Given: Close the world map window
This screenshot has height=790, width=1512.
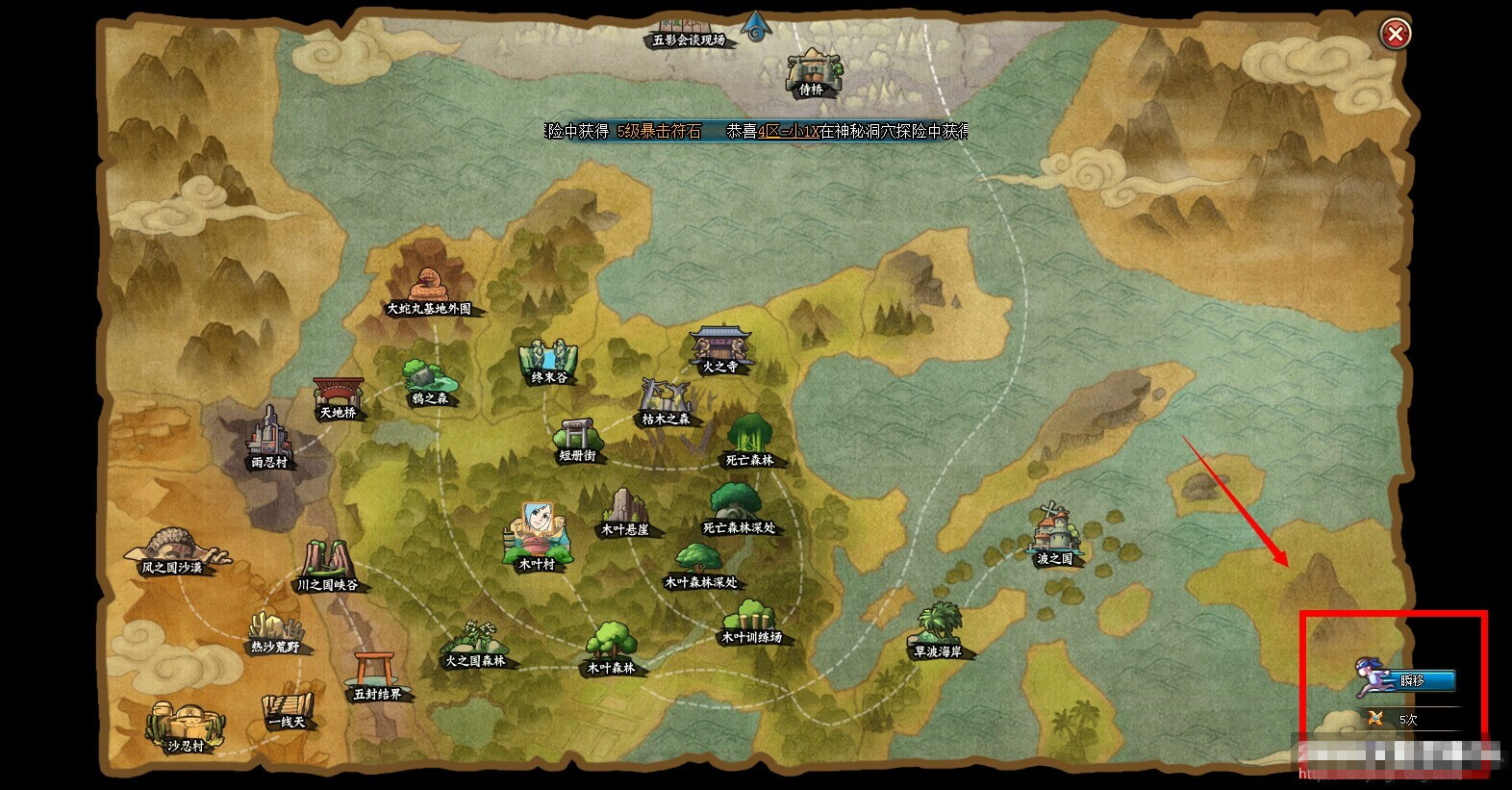Looking at the screenshot, I should pos(1395,35).
